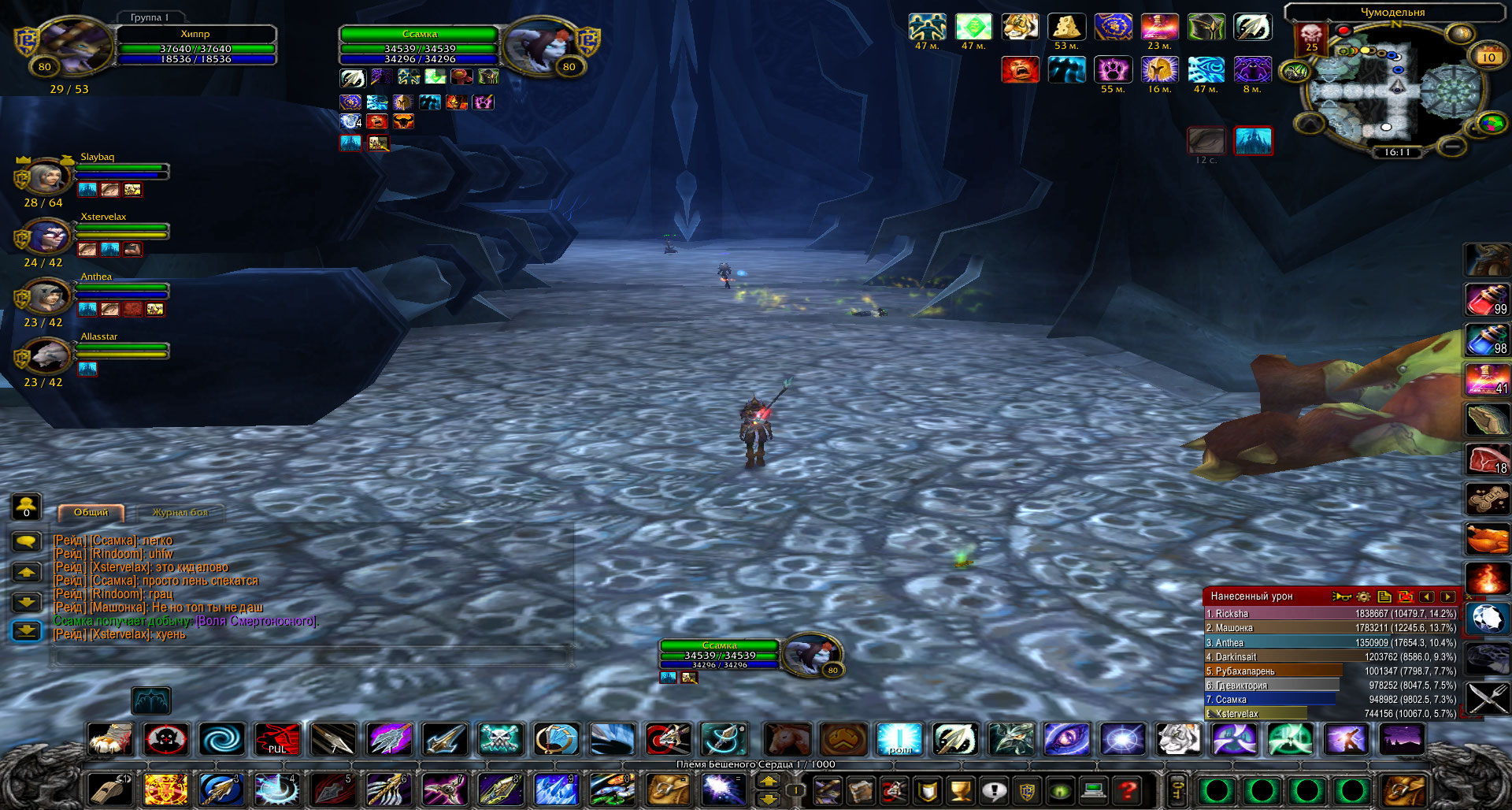Image resolution: width=1512 pixels, height=810 pixels.
Task: Open the calendar button showing 10
Action: point(1488,57)
